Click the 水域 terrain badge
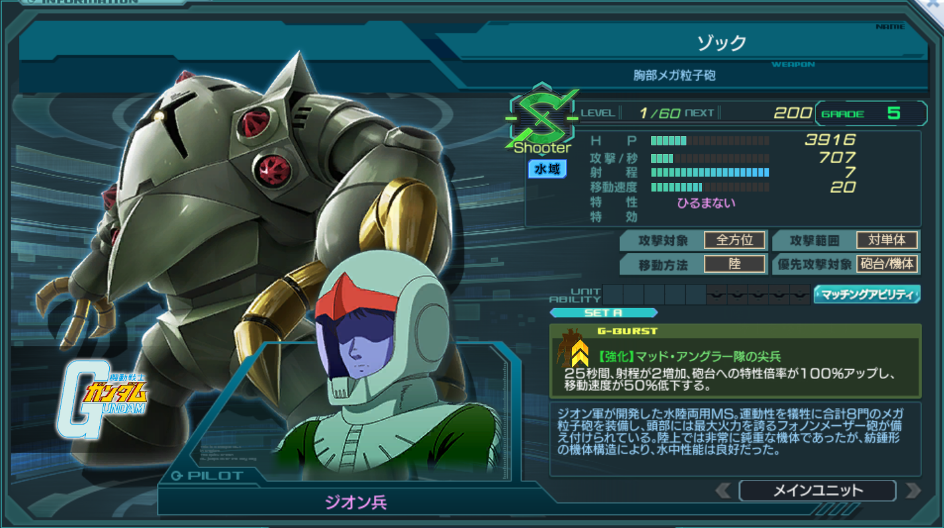The height and width of the screenshot is (528, 944). (547, 170)
